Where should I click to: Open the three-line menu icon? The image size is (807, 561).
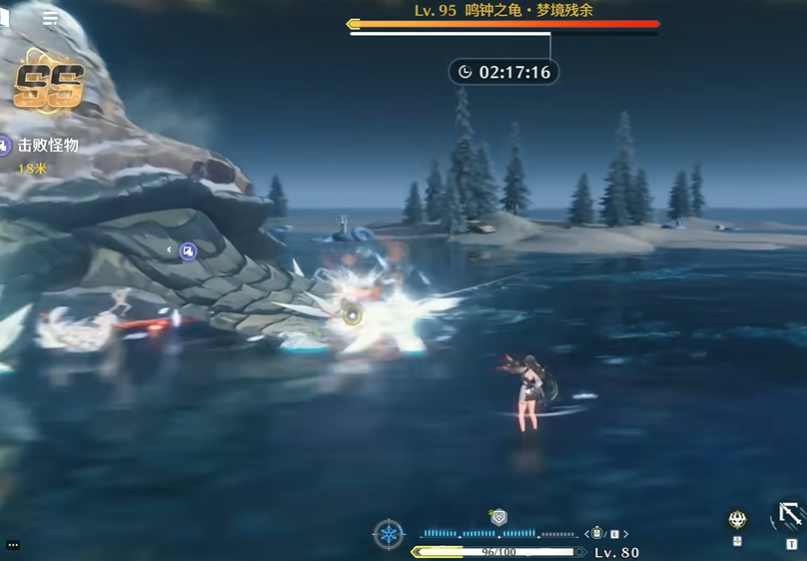point(50,18)
